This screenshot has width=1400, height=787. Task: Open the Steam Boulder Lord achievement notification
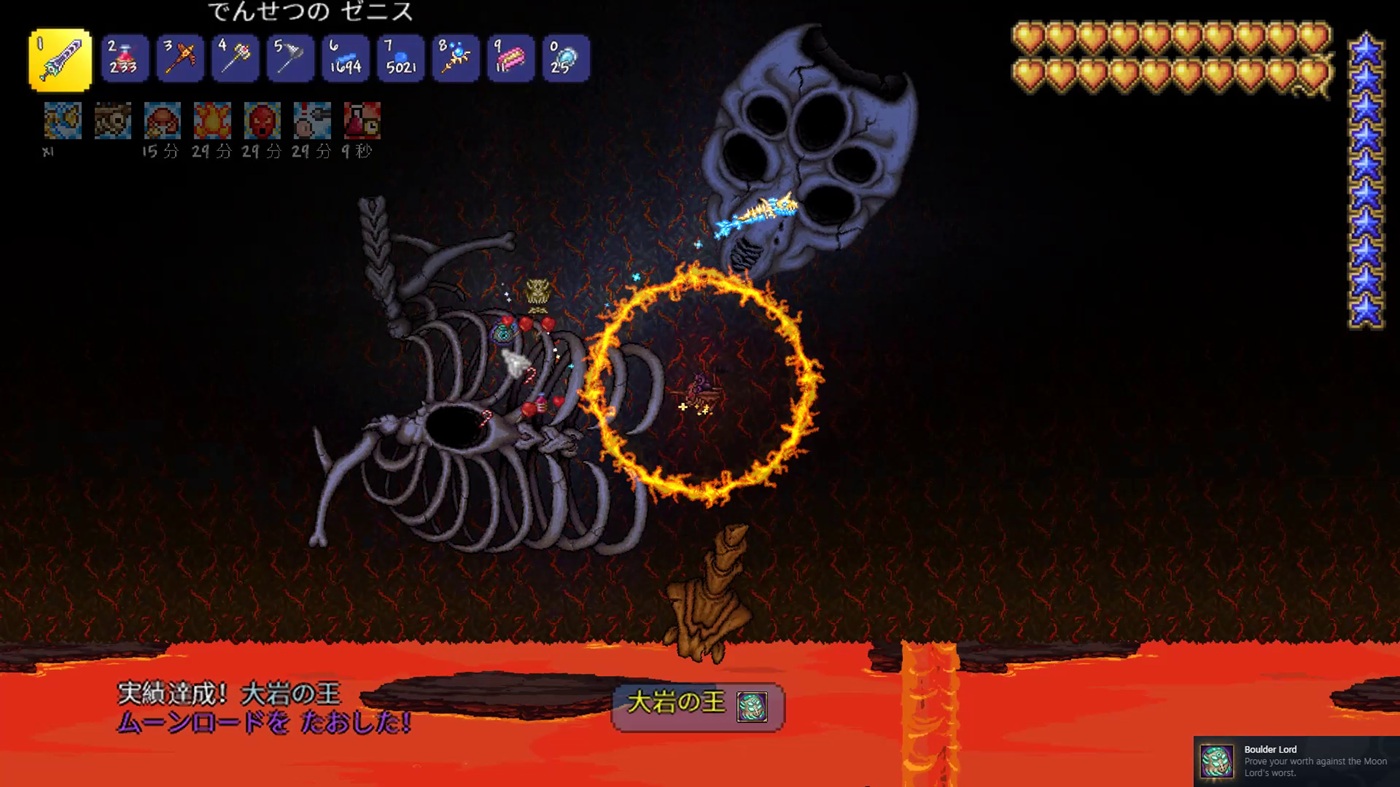point(1297,761)
